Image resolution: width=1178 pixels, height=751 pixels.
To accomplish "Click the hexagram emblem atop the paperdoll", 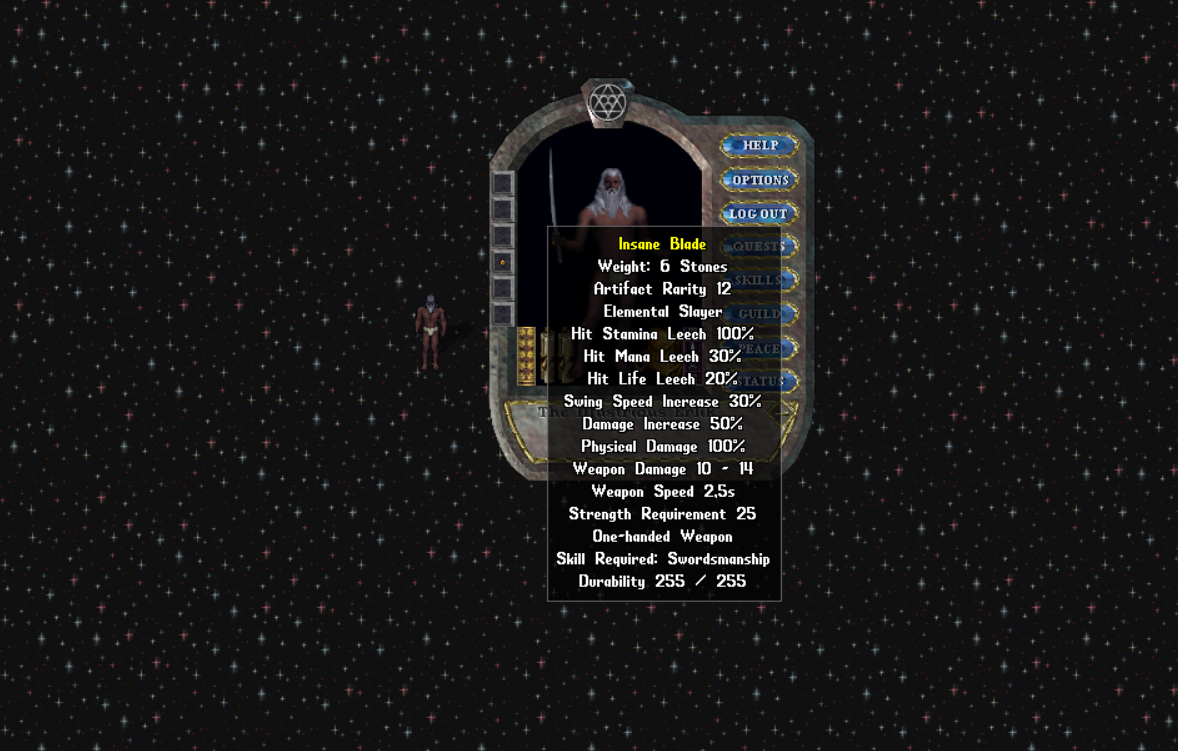I will 607,102.
